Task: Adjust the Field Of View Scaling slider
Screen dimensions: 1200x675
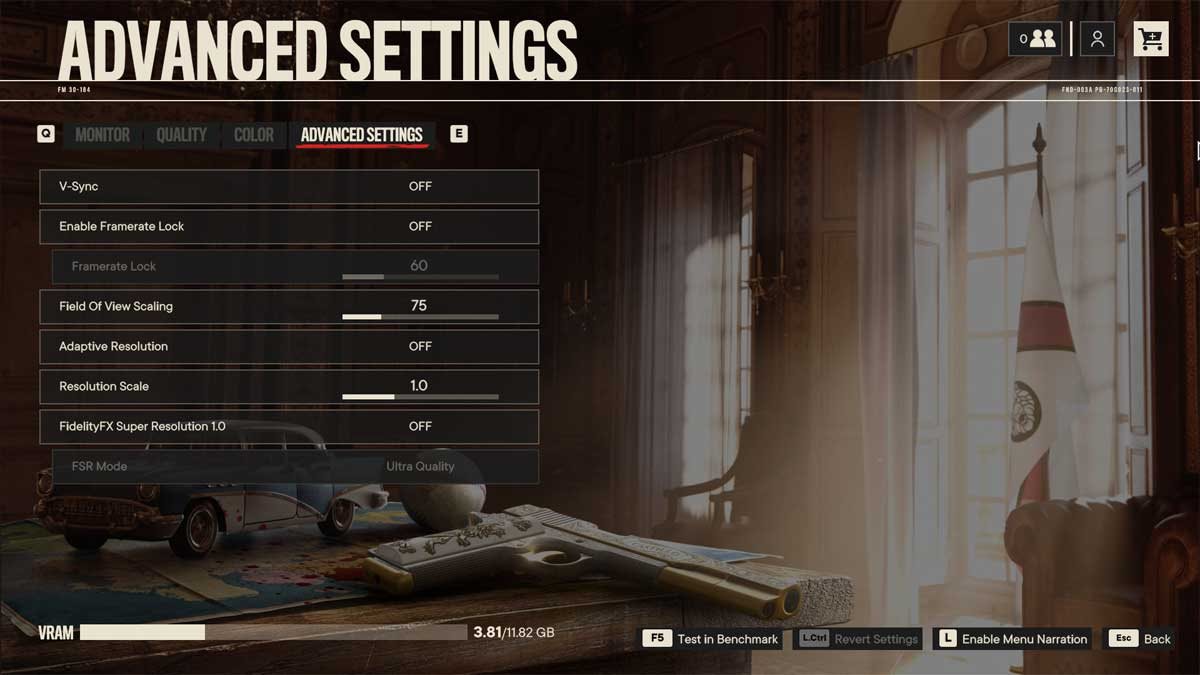Action: pos(420,316)
